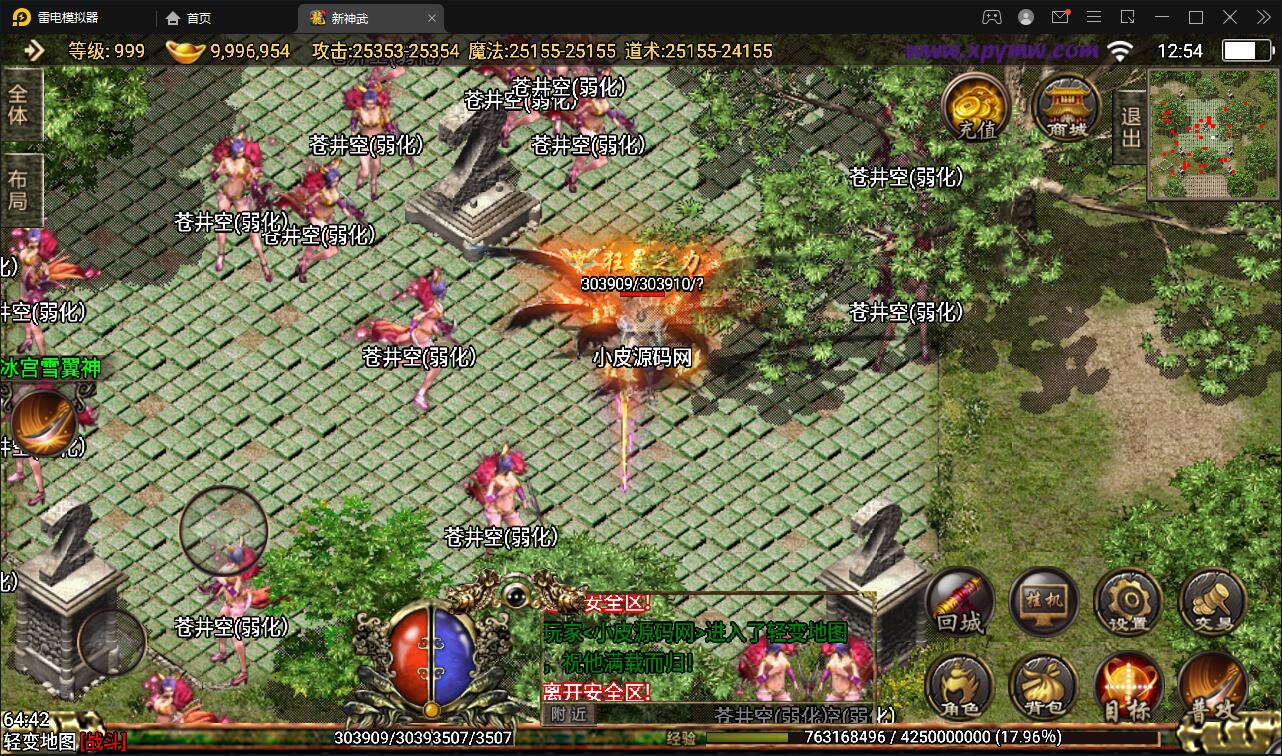
Task: Open the 设置 settings icon
Action: click(1128, 601)
